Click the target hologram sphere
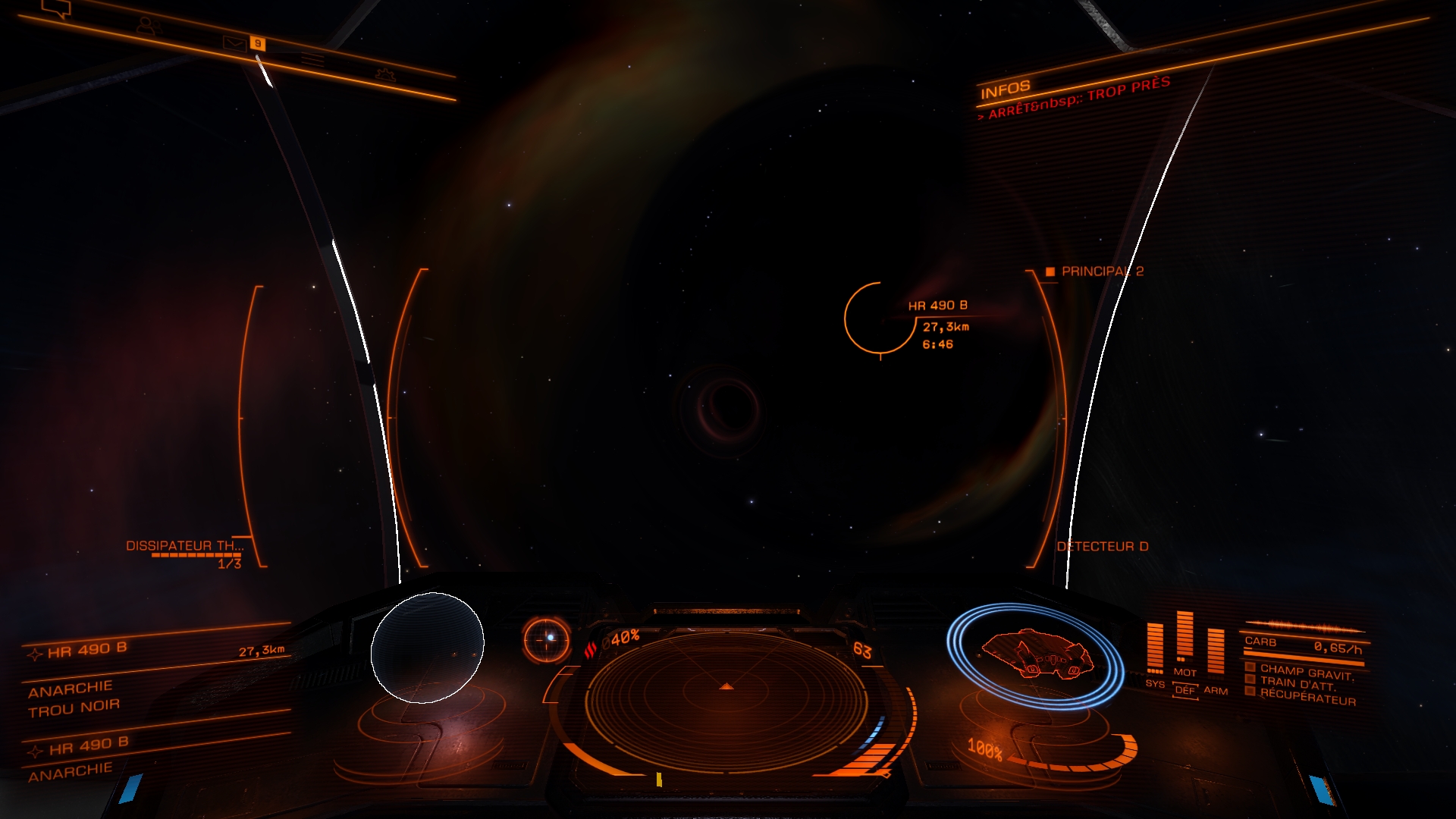This screenshot has width=1456, height=819. click(x=427, y=648)
